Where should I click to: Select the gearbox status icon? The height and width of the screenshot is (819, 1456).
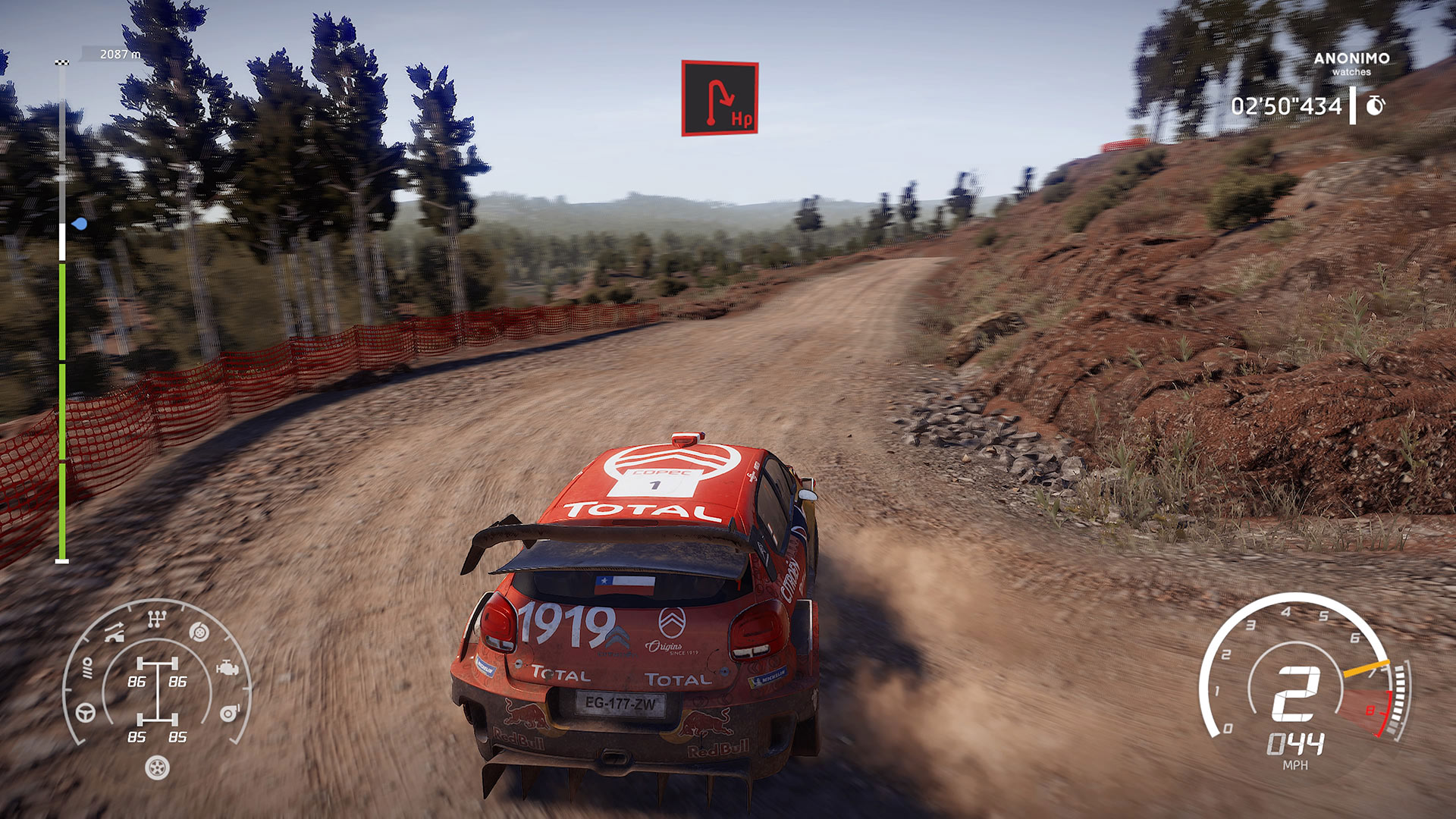[156, 618]
